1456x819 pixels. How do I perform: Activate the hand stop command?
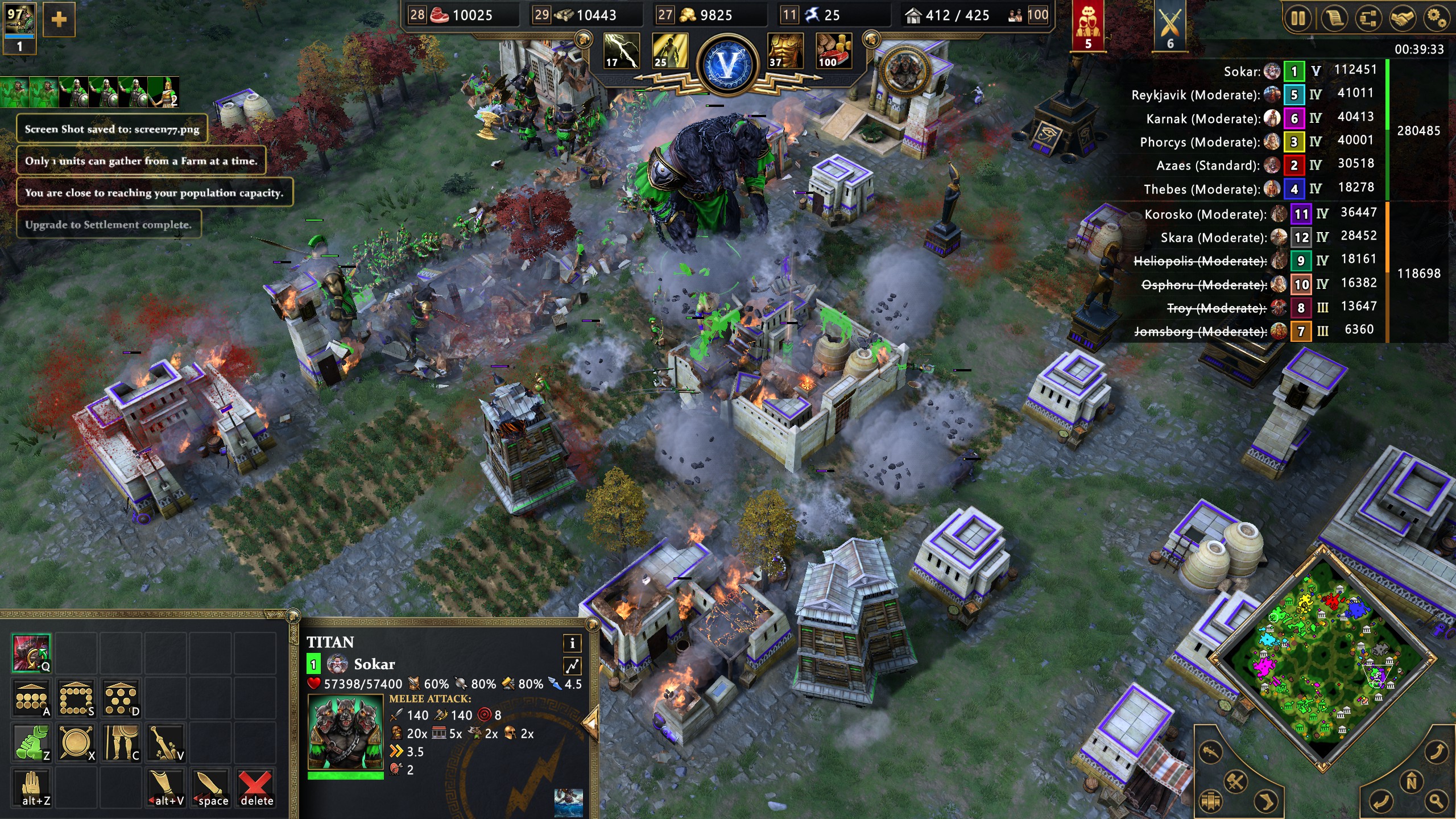click(x=32, y=788)
